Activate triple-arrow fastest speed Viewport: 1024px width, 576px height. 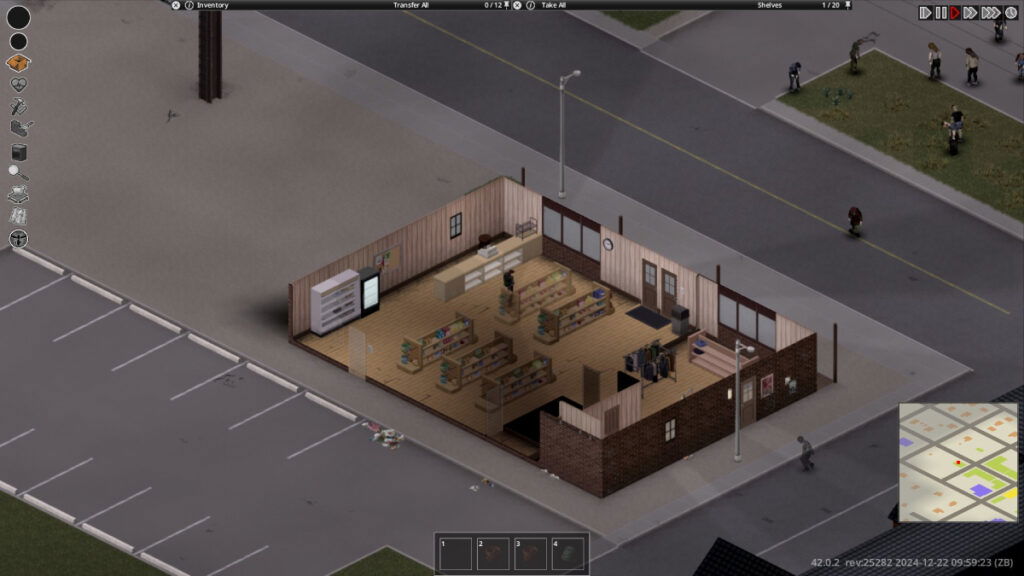pyautogui.click(x=989, y=13)
